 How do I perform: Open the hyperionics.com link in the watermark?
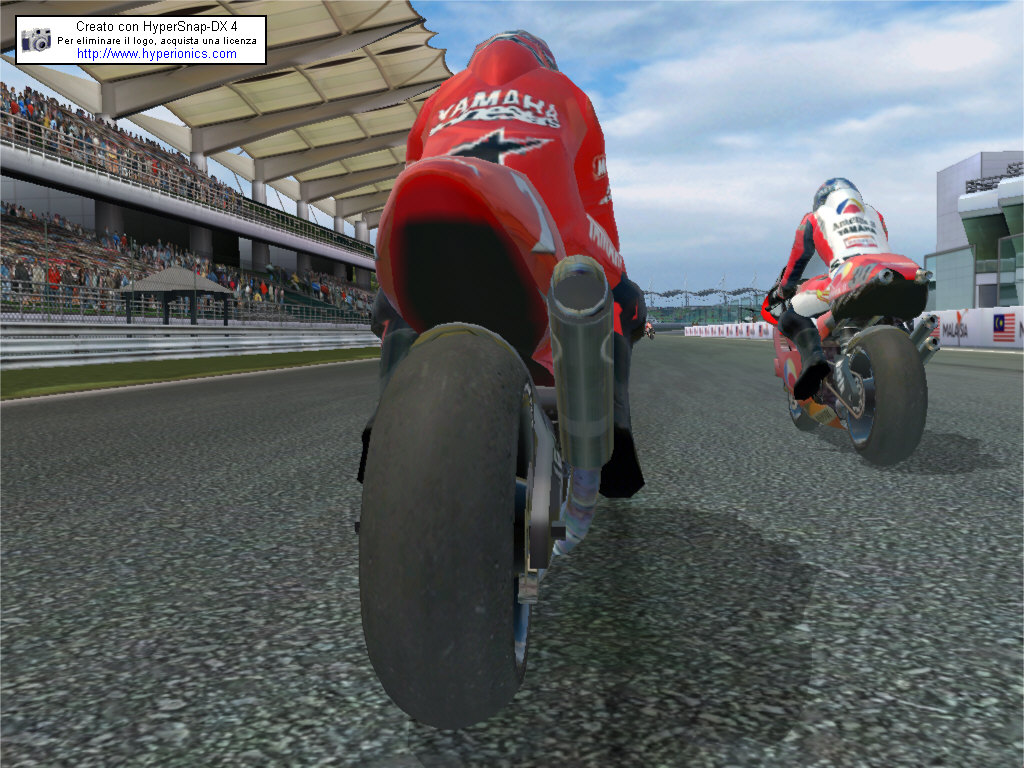[157, 54]
